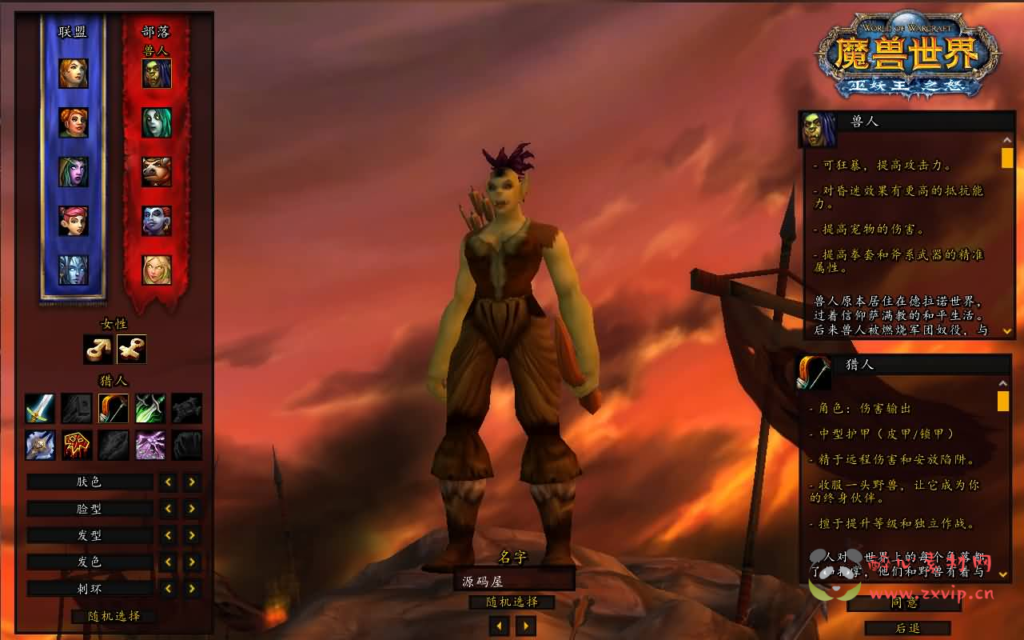Randomize appearance with left-panel 随机选择 button

coord(115,616)
